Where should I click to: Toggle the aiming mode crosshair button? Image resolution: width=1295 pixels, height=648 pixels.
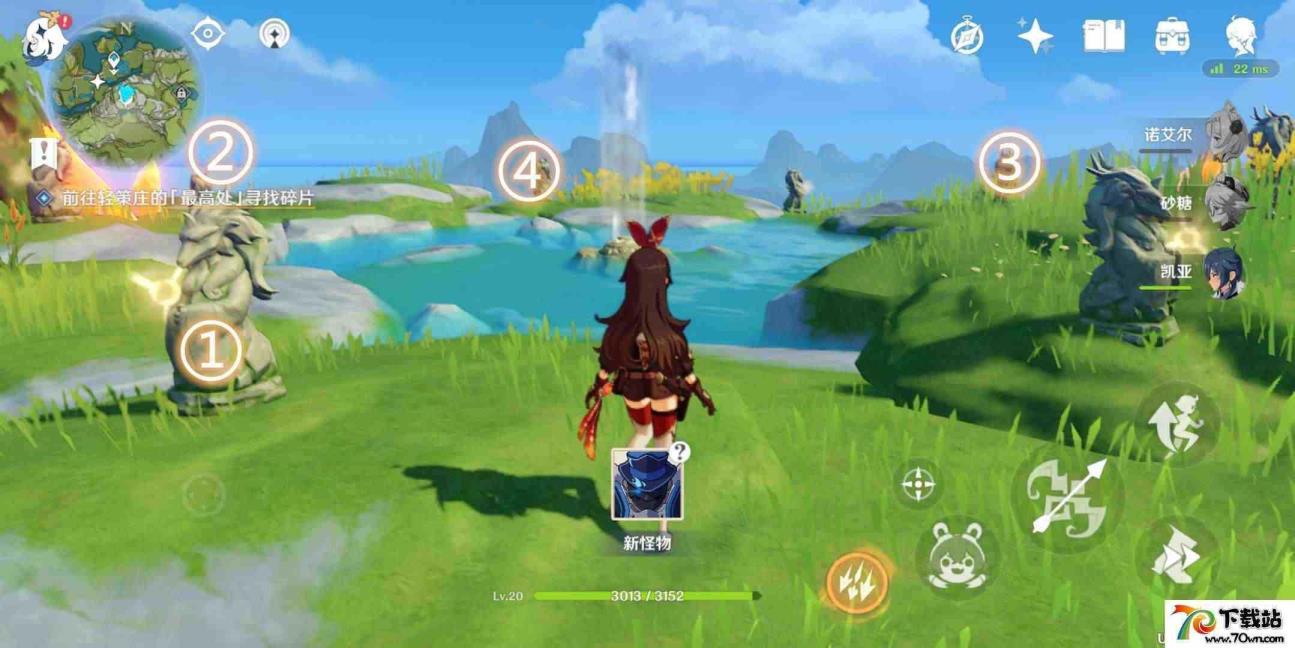coord(918,484)
